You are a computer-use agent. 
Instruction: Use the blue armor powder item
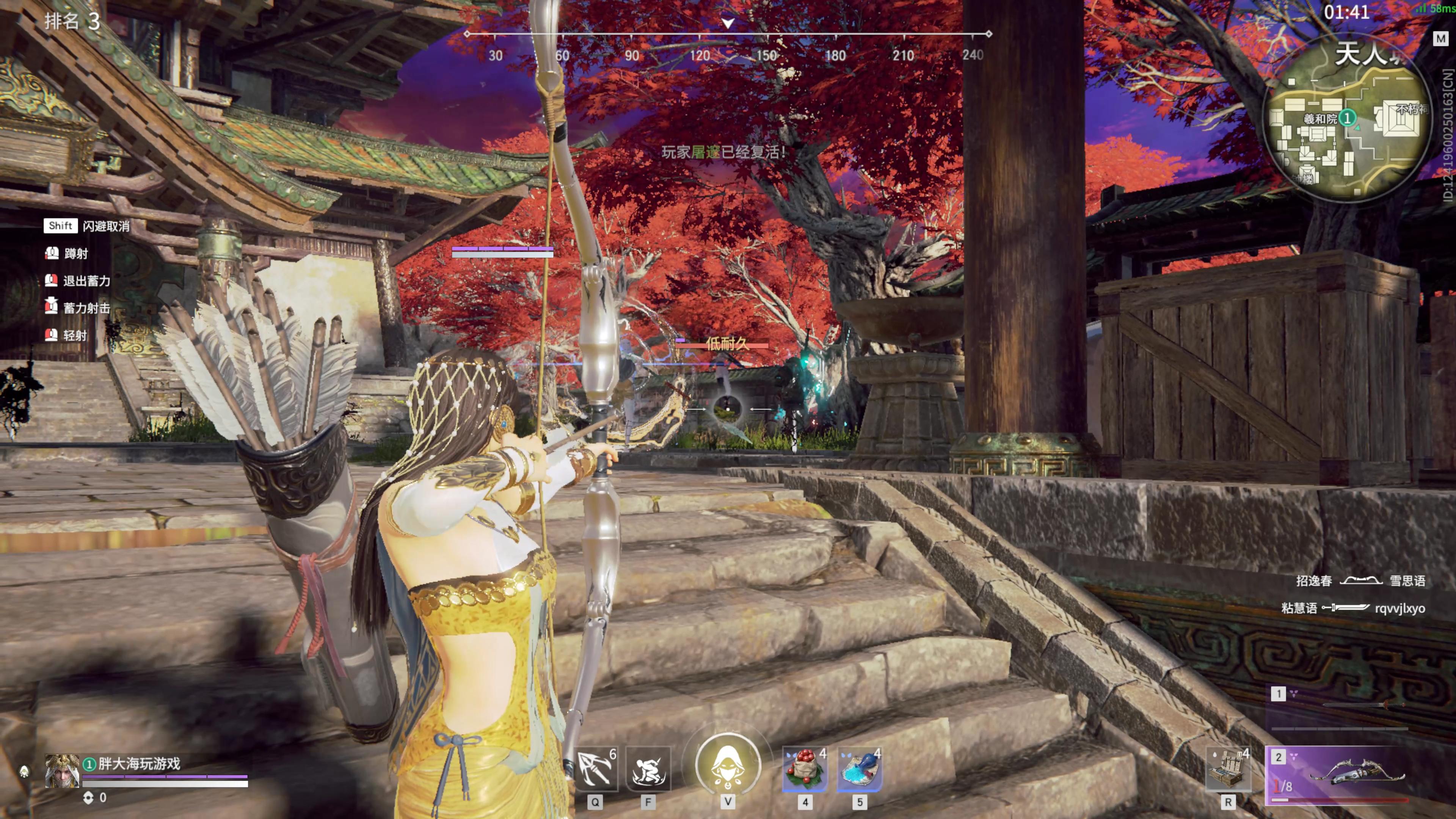(859, 769)
